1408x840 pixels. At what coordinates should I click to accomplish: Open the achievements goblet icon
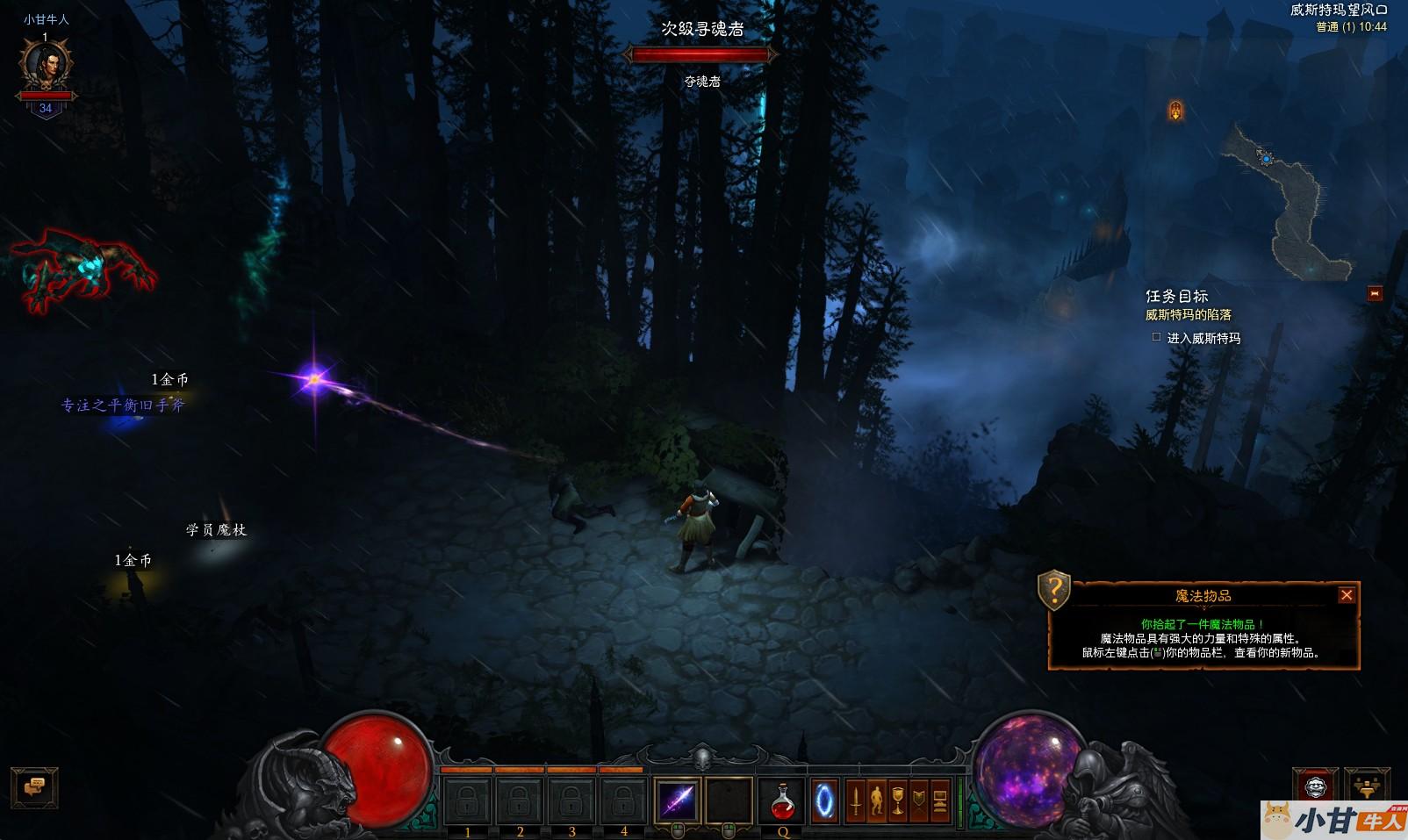click(x=897, y=801)
